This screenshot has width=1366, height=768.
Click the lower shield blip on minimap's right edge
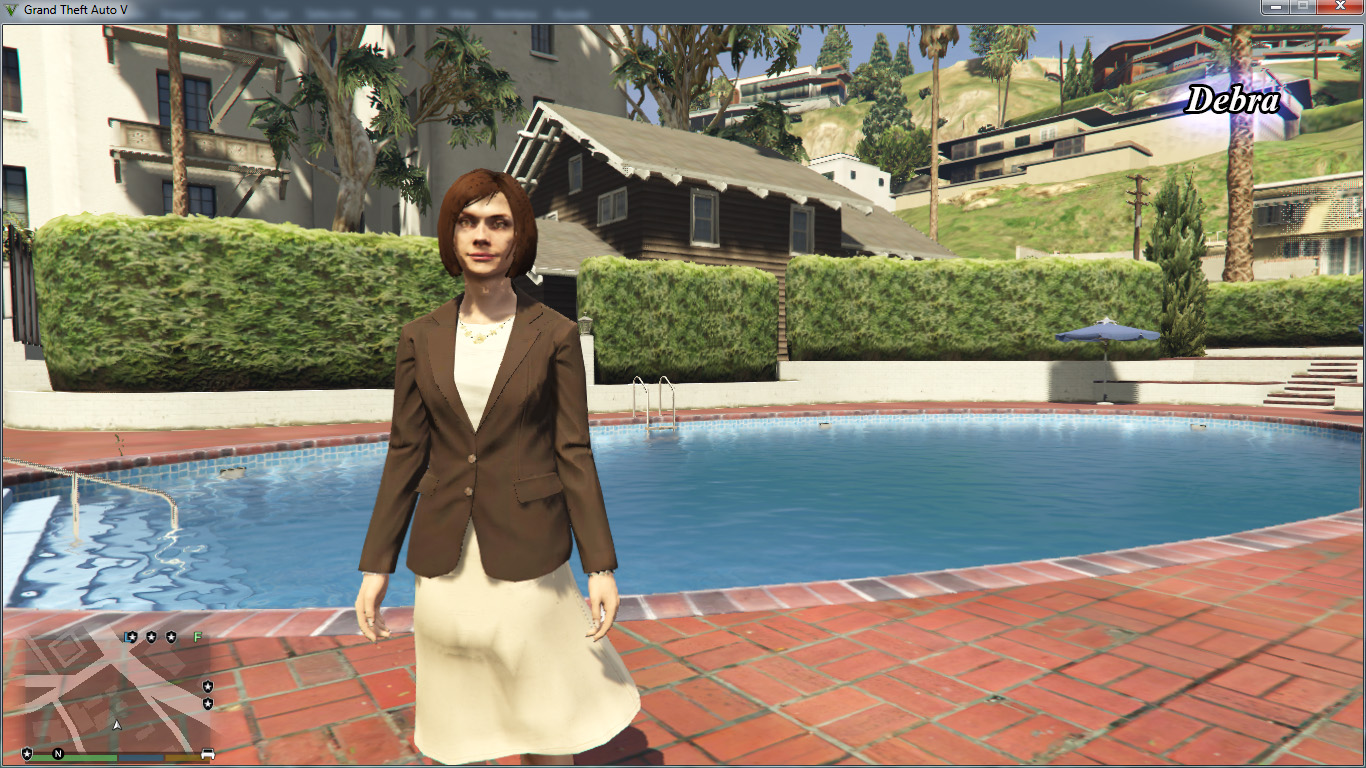coord(207,702)
